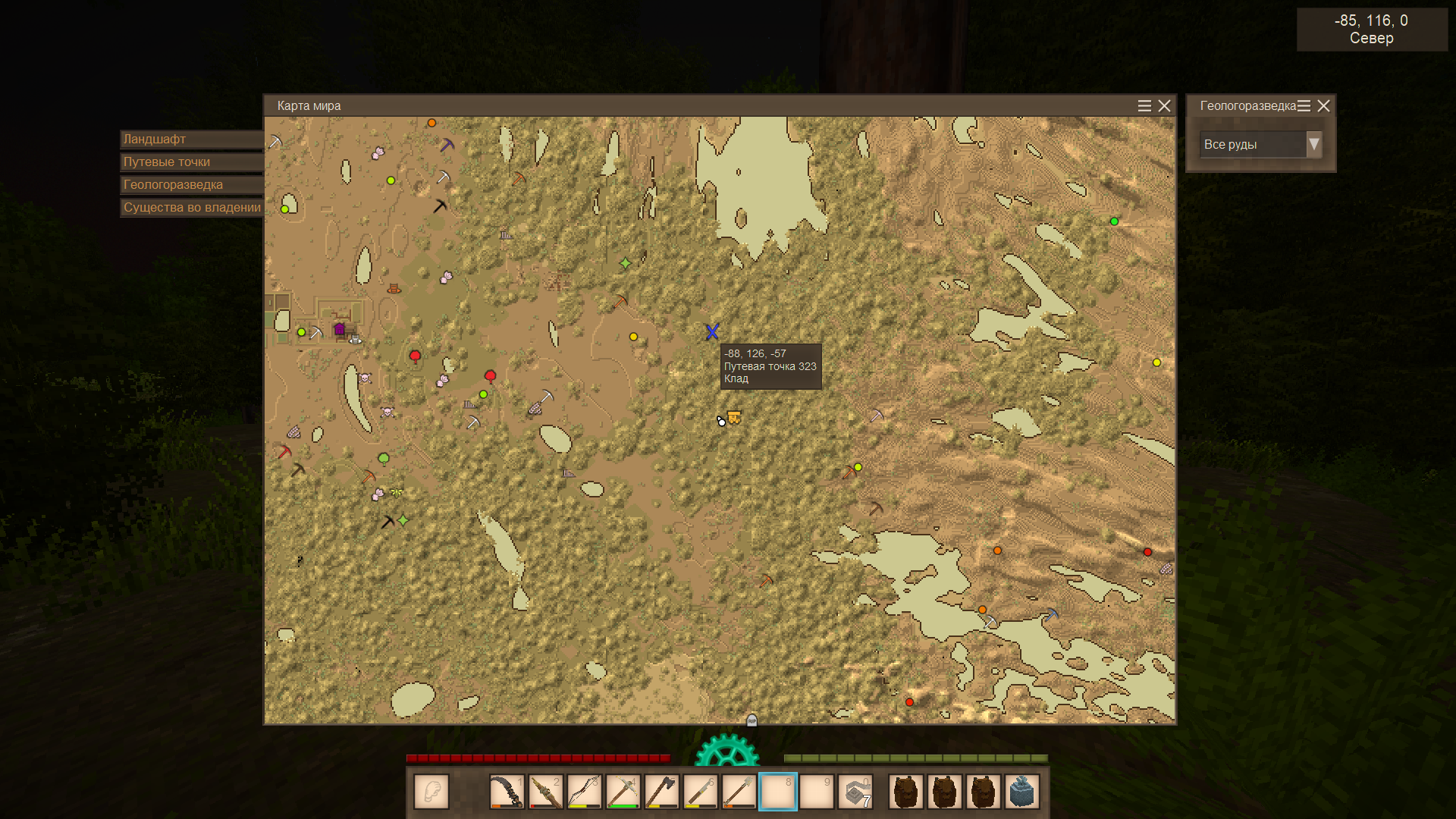Viewport: 1456px width, 819px height.
Task: Select the scythe in hotbar slot 1
Action: click(x=506, y=792)
